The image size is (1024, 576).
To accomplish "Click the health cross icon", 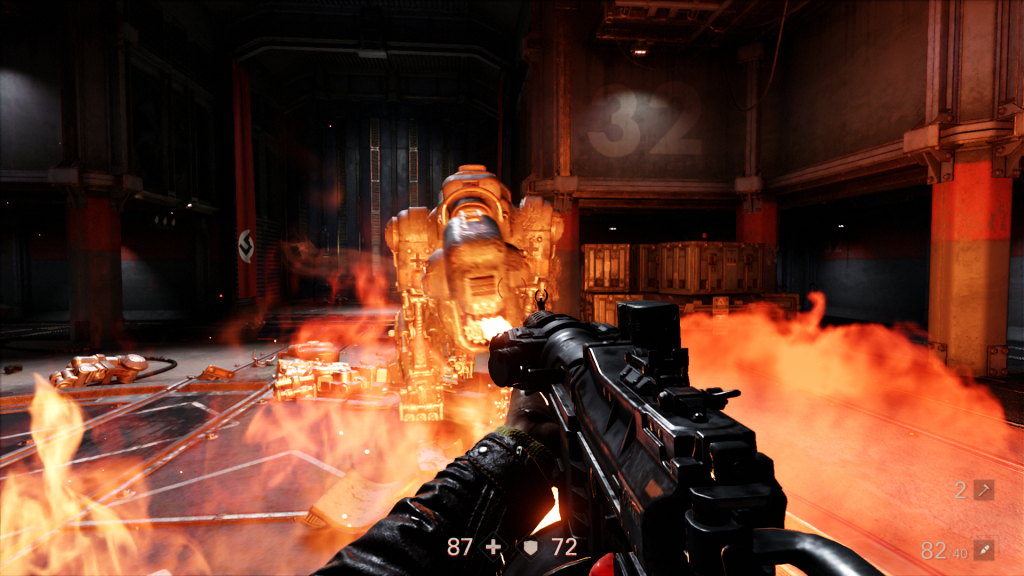I will (x=492, y=547).
